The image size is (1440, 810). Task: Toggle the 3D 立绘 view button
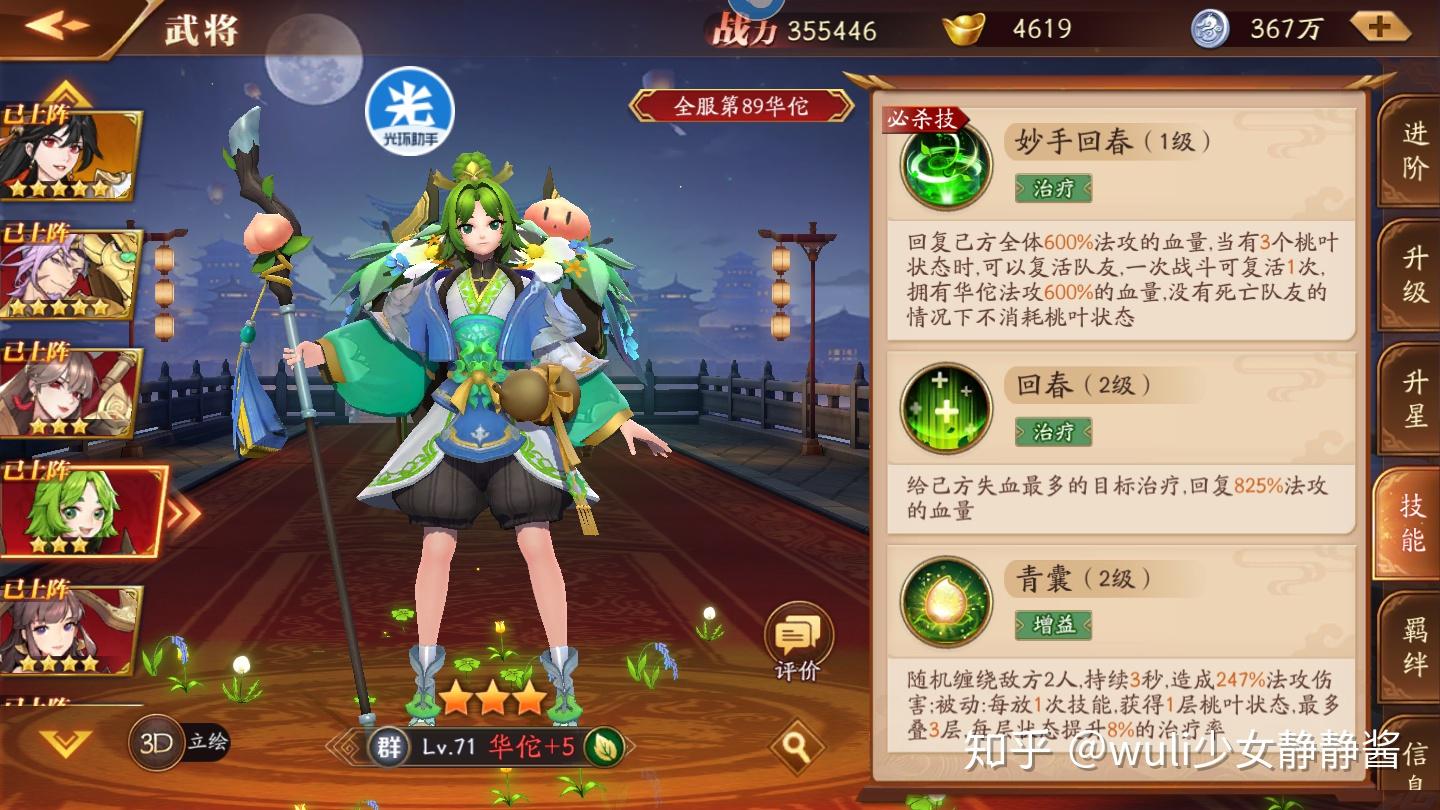point(180,743)
